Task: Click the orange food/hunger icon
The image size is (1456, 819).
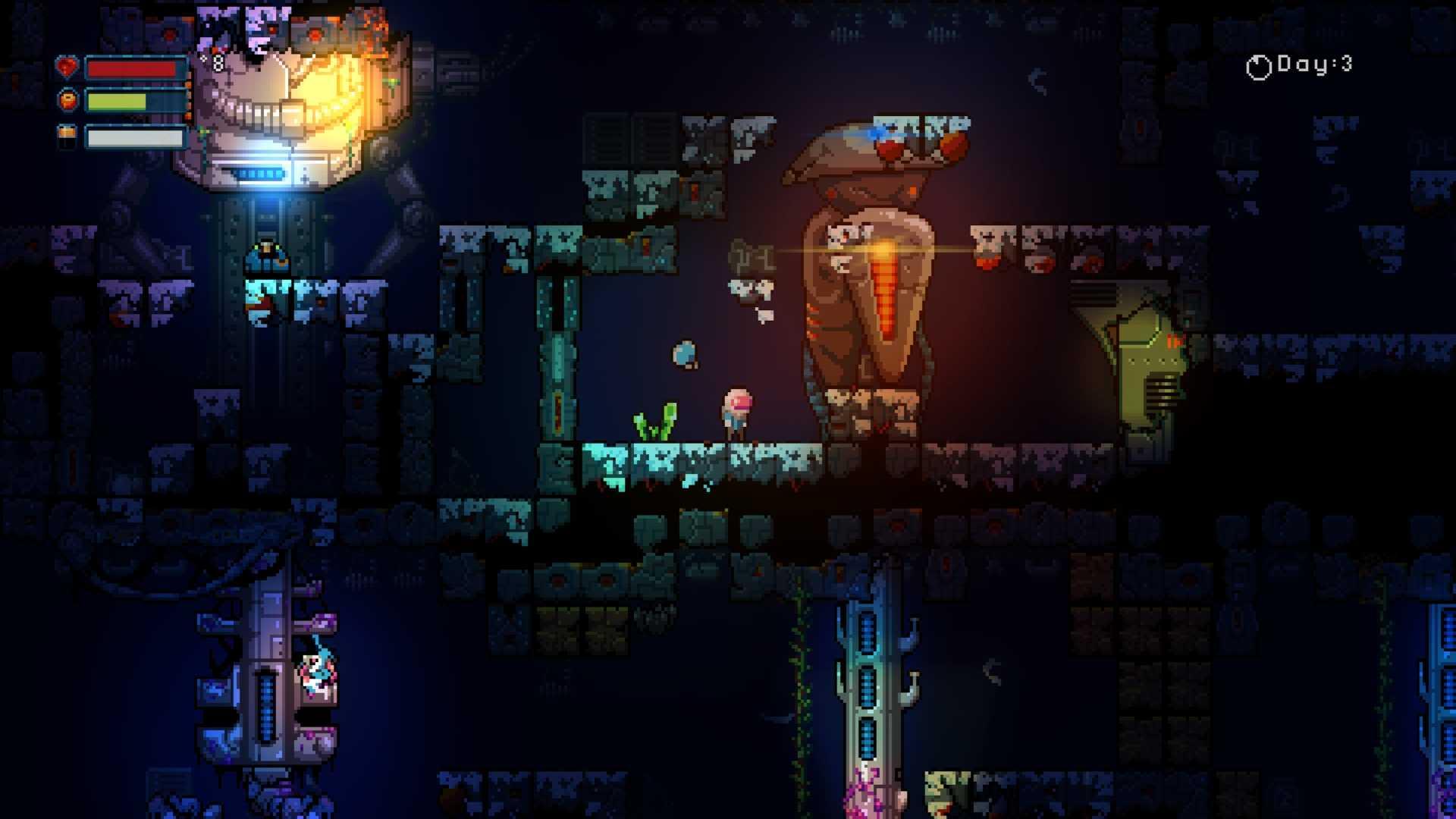Action: coord(67,100)
